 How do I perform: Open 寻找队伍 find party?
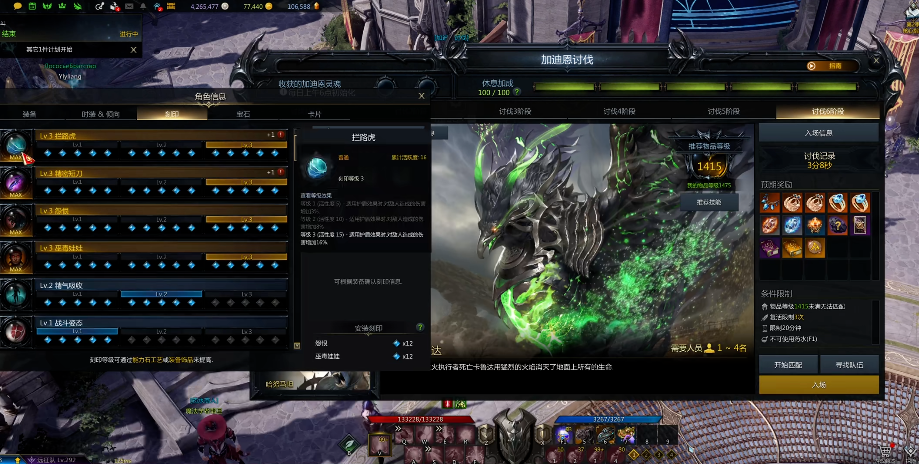[x=849, y=363]
